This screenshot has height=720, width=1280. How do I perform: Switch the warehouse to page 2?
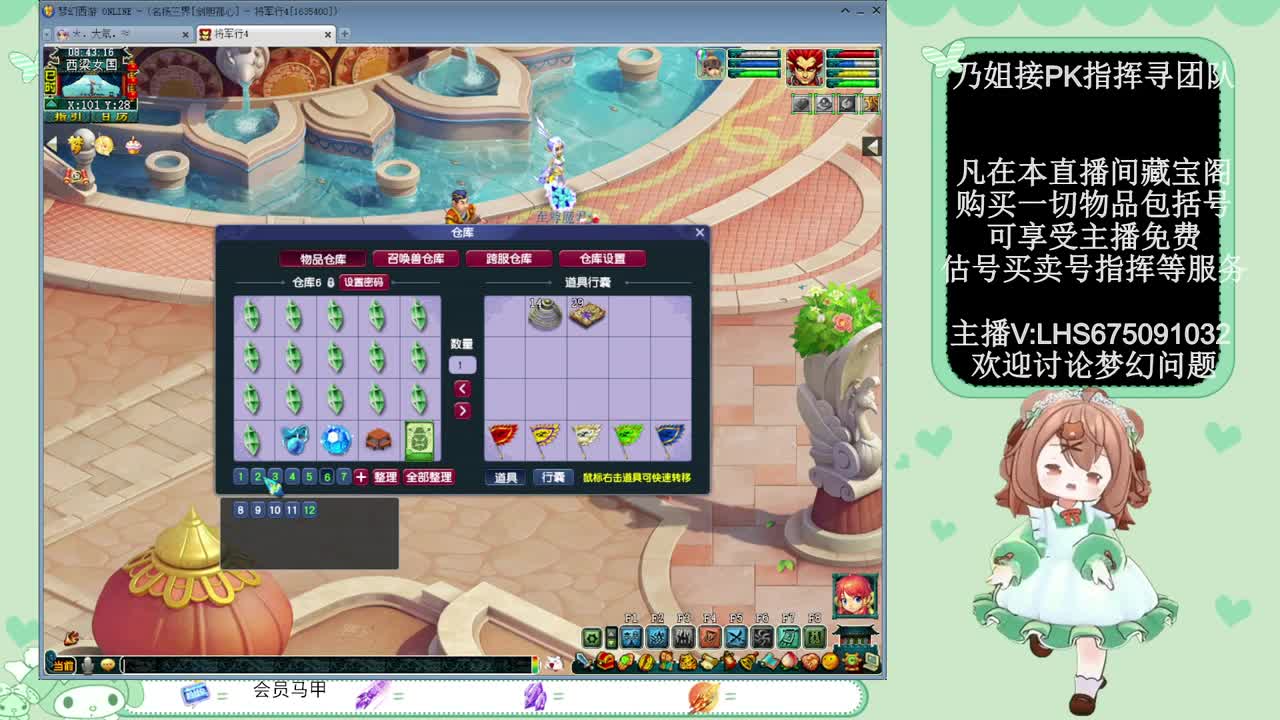258,477
